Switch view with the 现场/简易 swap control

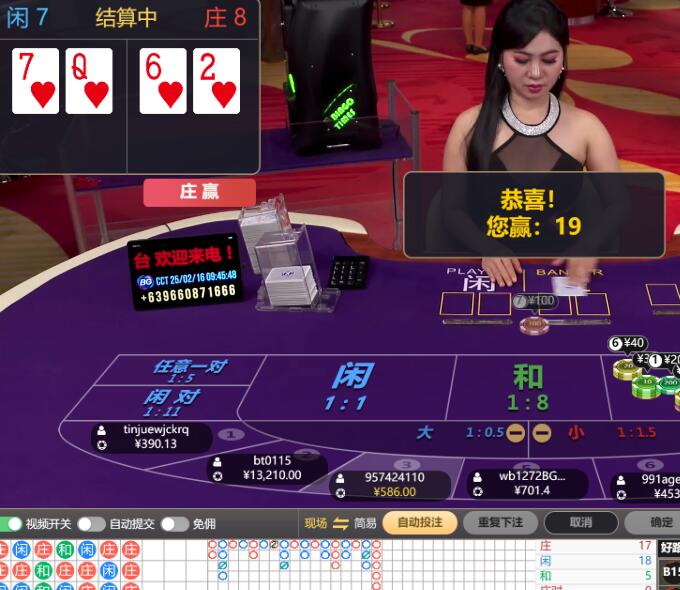(341, 523)
